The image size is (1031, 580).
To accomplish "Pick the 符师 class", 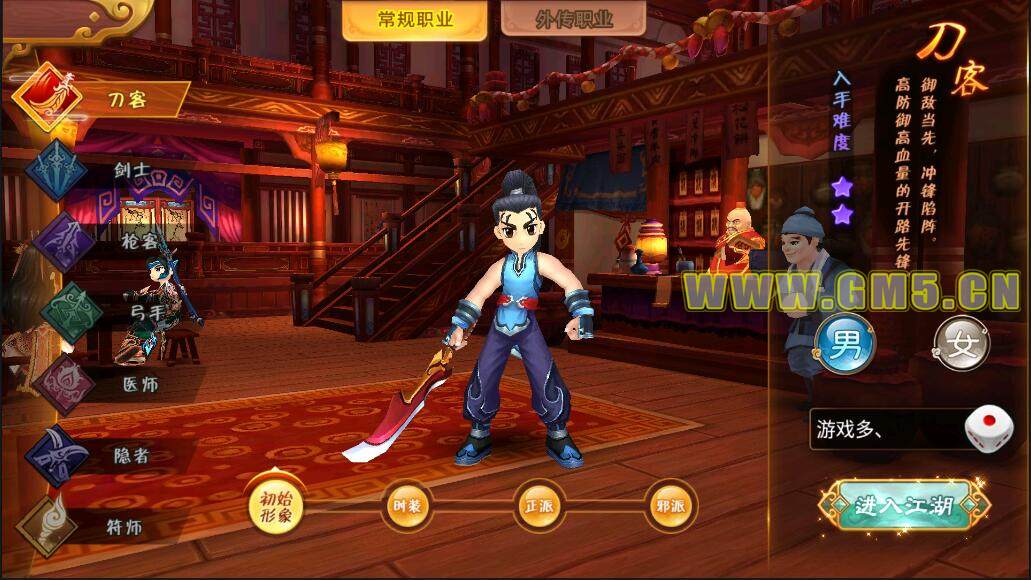I will pos(100,525).
